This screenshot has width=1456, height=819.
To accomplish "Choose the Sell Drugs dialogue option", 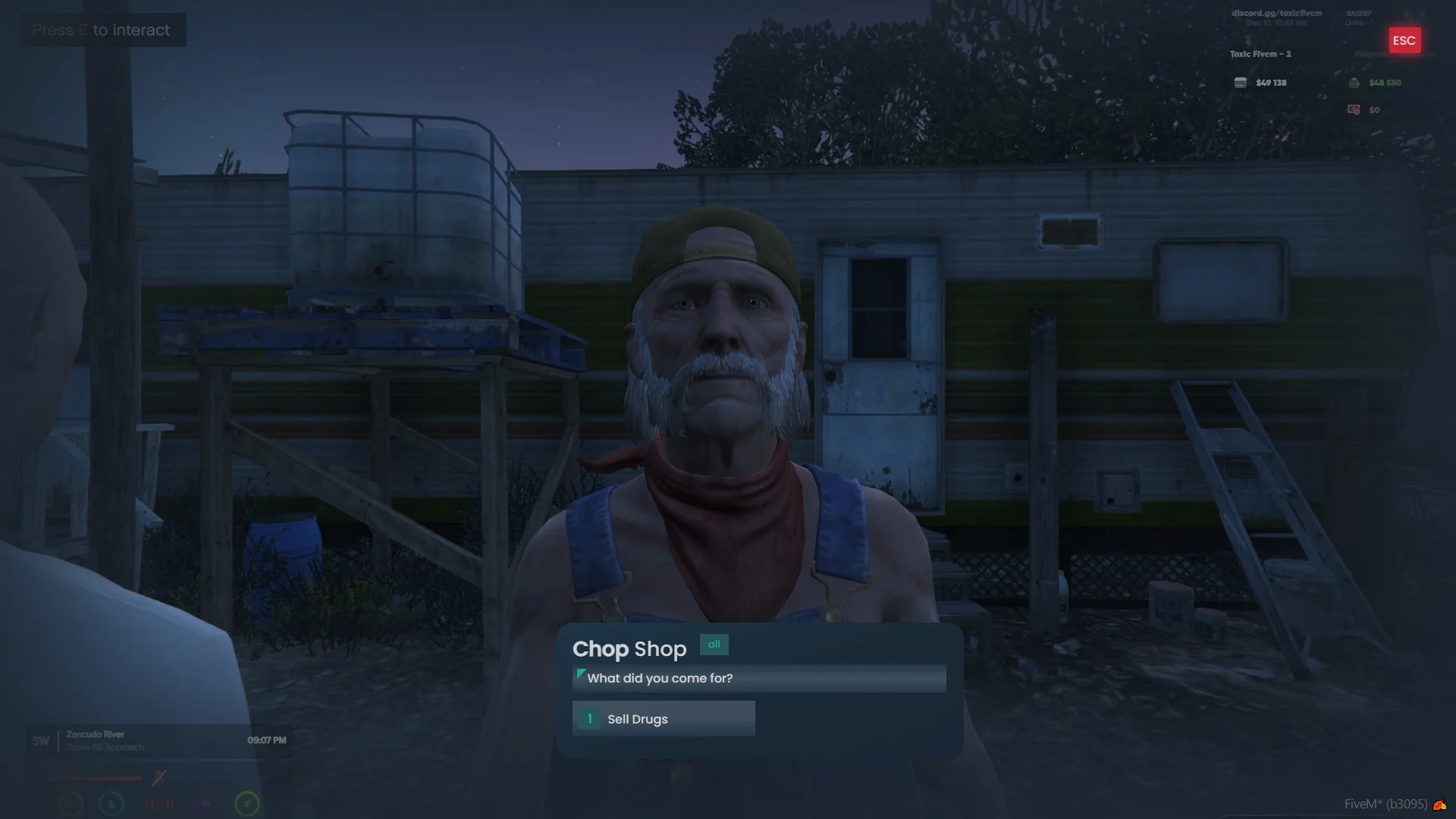I will [x=663, y=718].
